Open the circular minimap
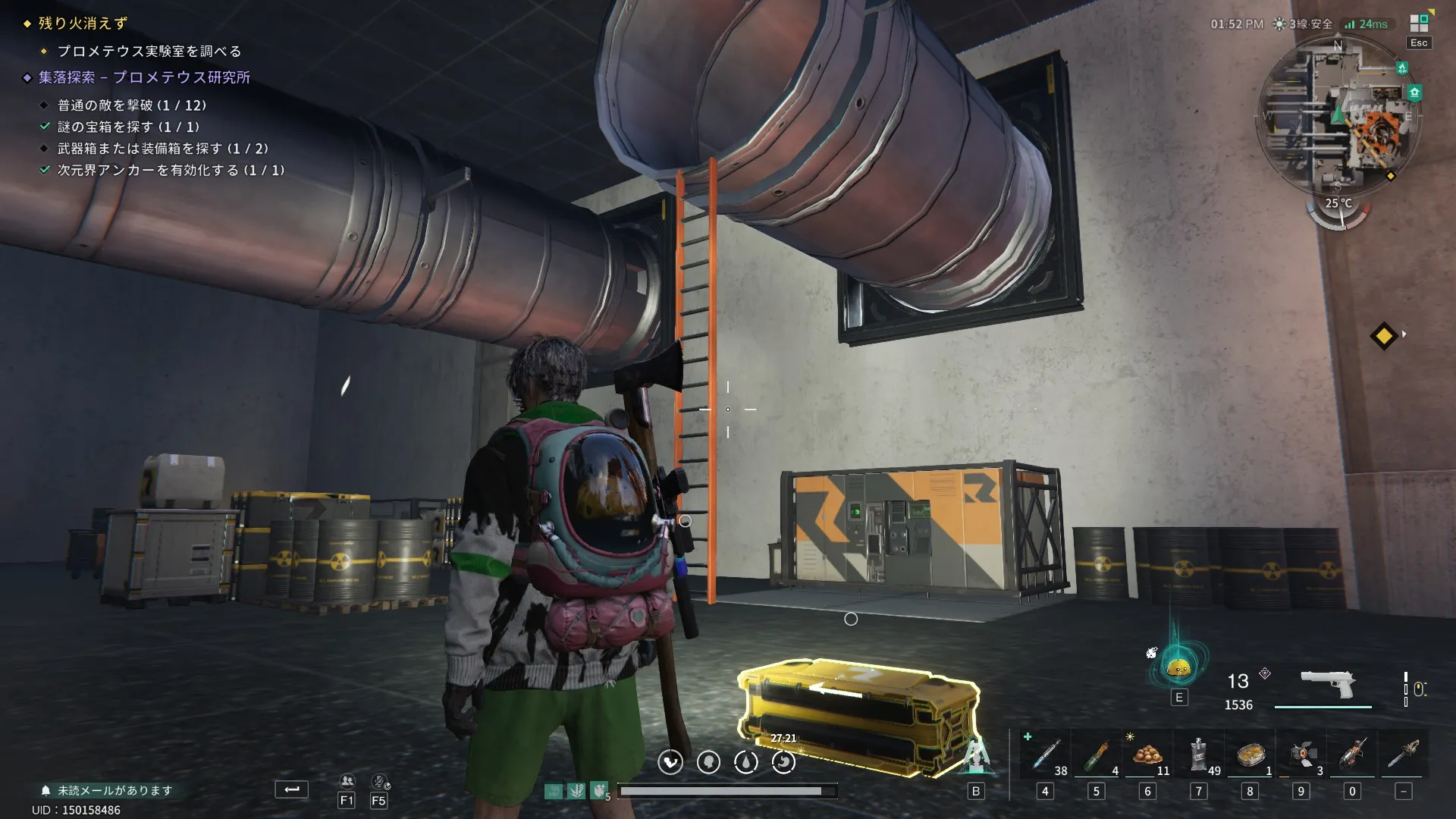Viewport: 1456px width, 819px height. click(1338, 121)
